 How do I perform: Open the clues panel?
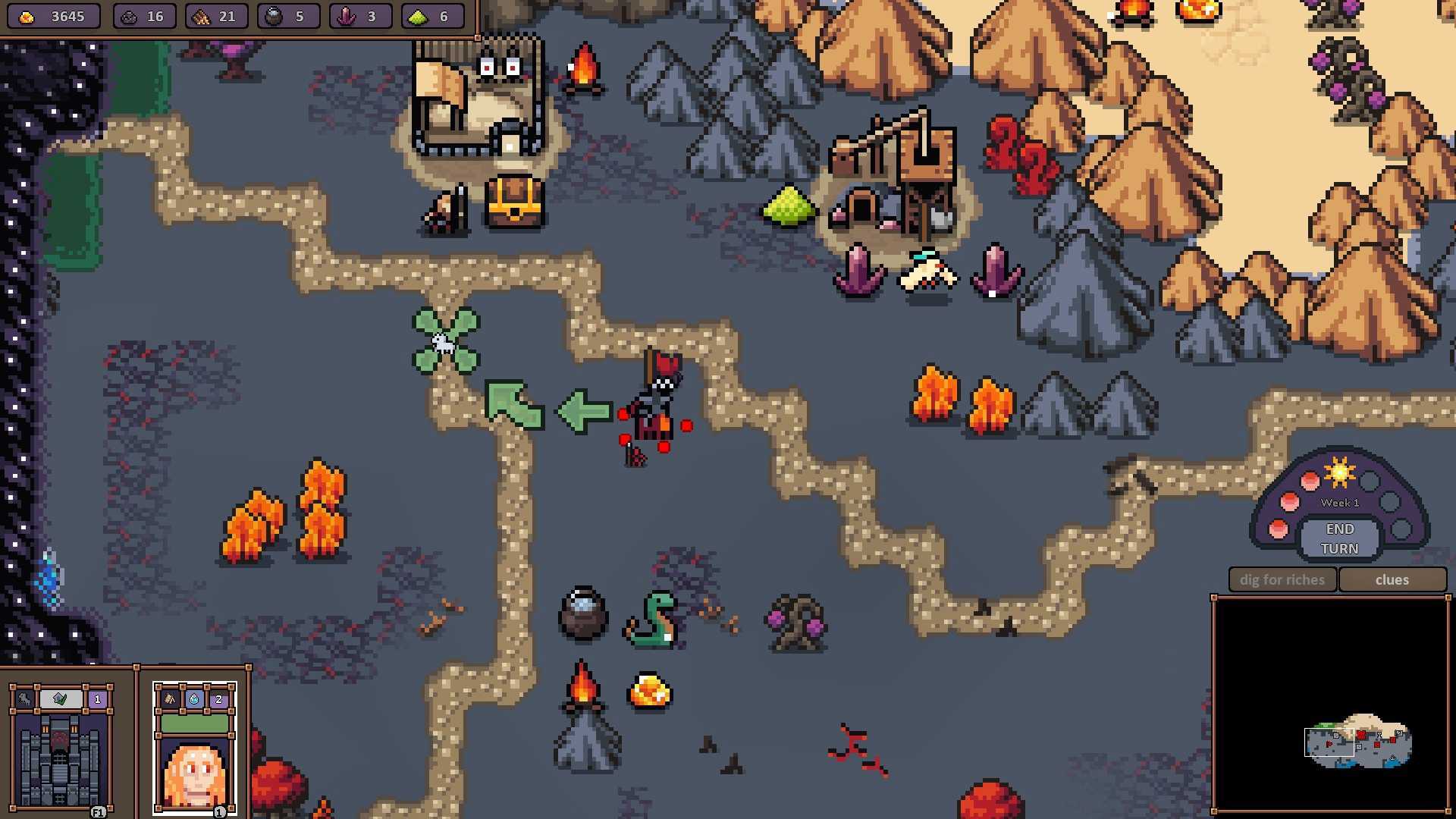(1392, 580)
